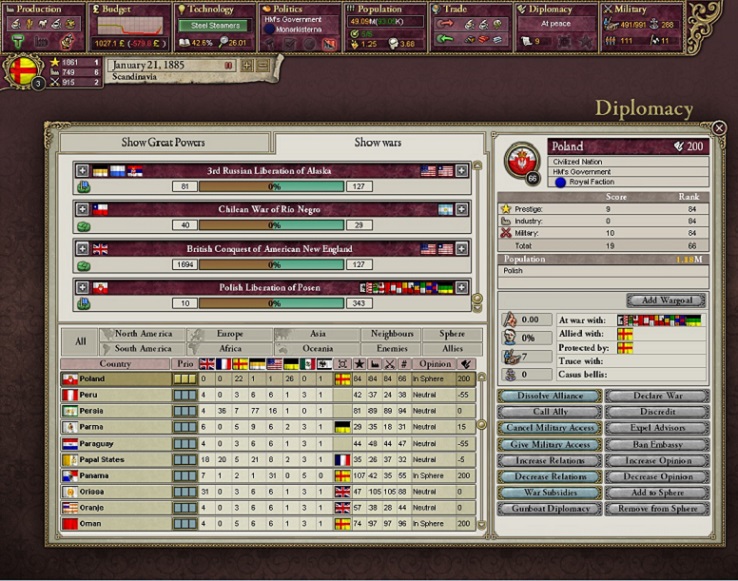Choose Dissolve Alliance with Poland
Viewport: 738px width, 581px height.
[549, 396]
